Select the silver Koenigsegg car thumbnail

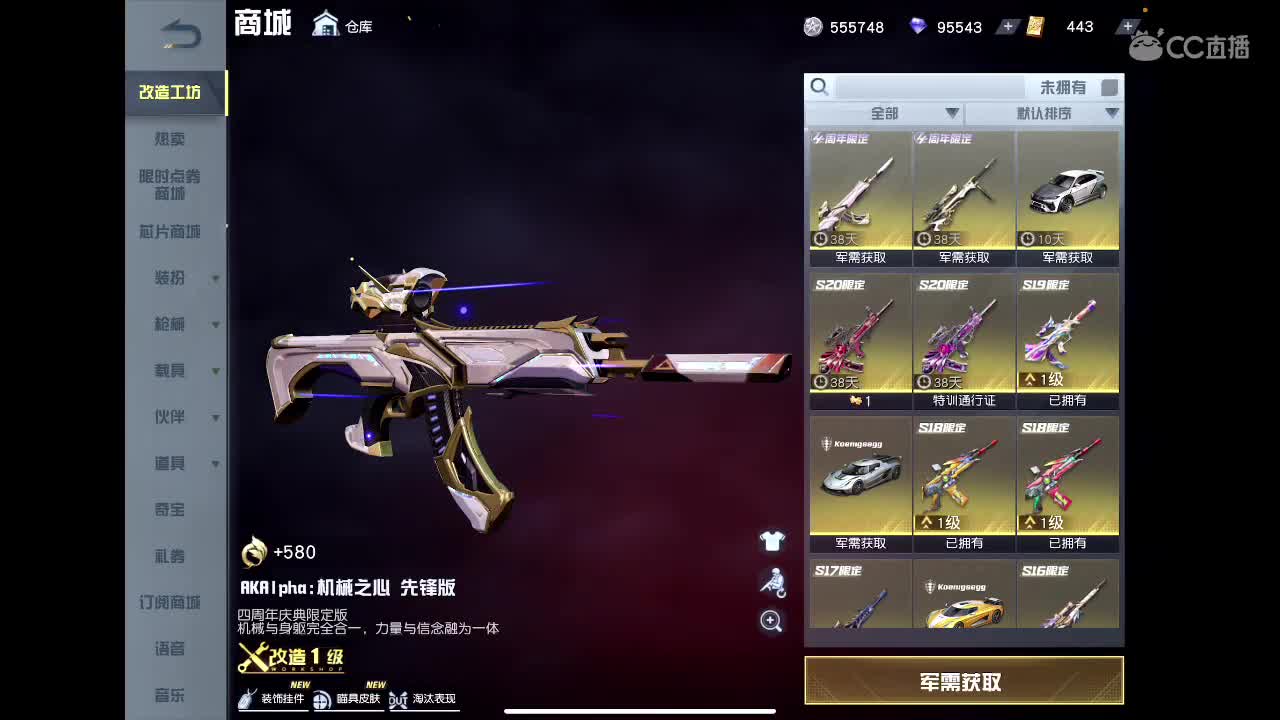(860, 480)
